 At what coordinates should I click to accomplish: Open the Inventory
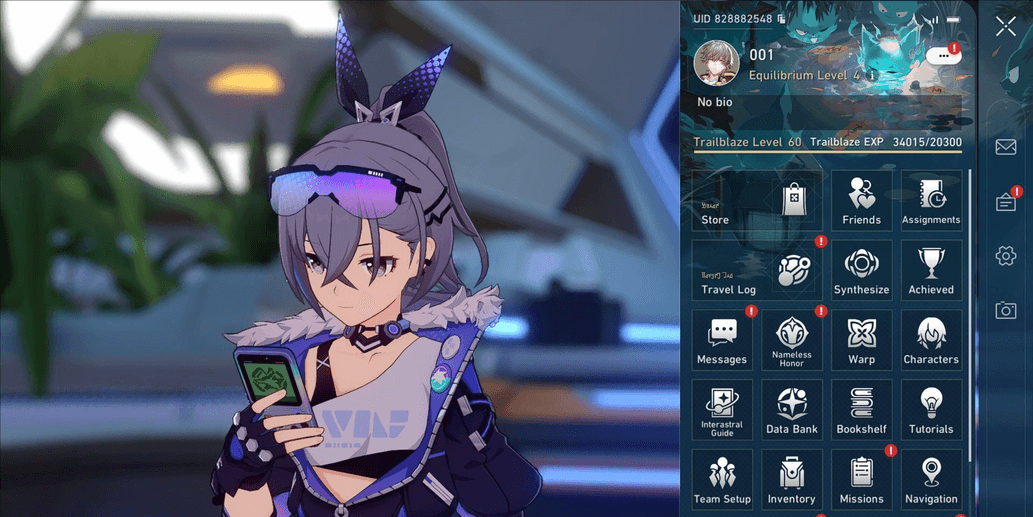click(792, 481)
